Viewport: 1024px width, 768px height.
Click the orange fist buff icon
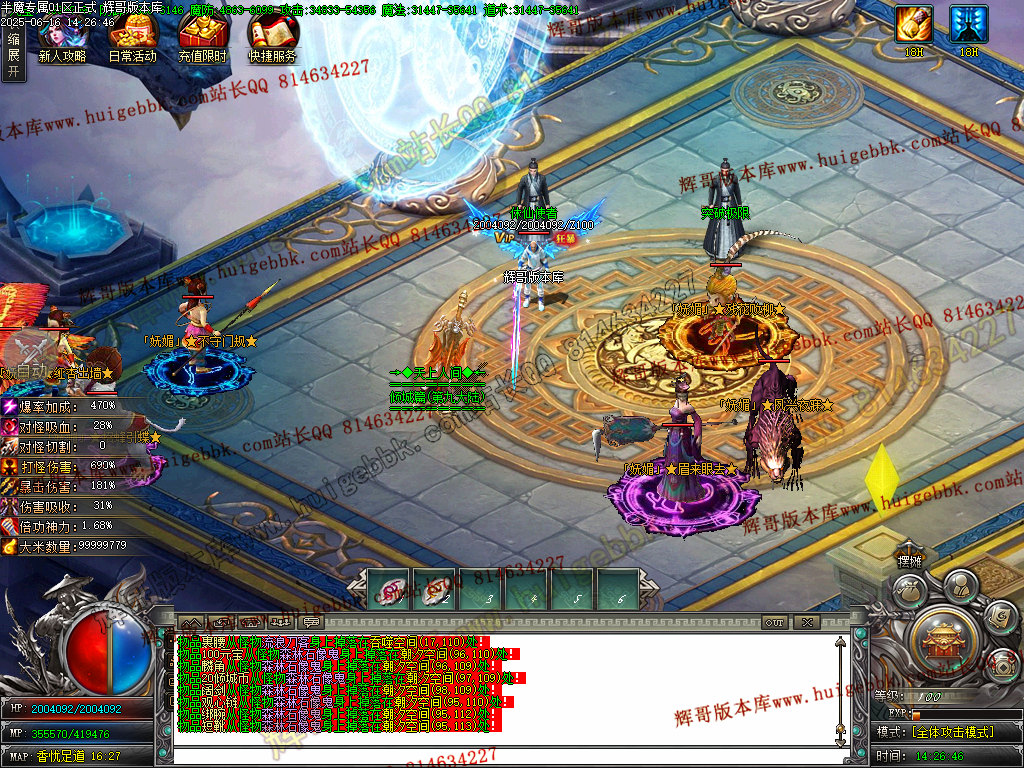(x=913, y=24)
